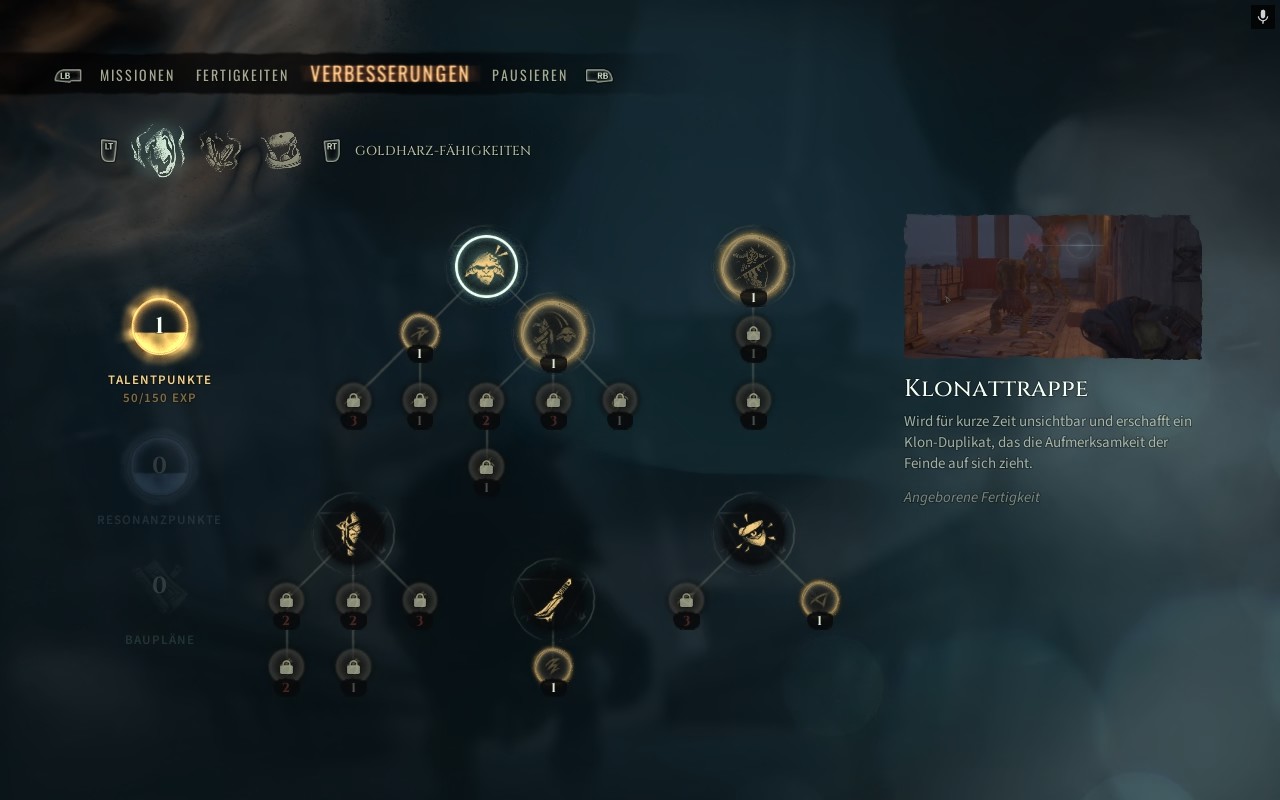Viewport: 1280px width, 800px height.
Task: Go to the Pausieren tab
Action: point(529,76)
